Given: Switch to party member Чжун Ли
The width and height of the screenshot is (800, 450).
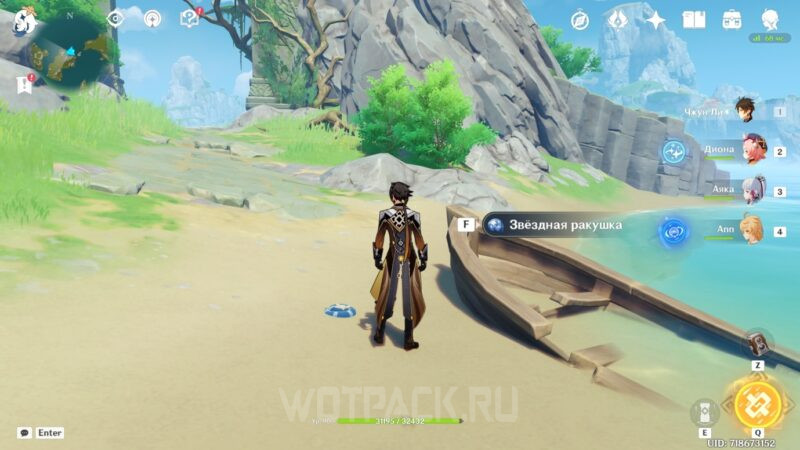Looking at the screenshot, I should [x=745, y=111].
